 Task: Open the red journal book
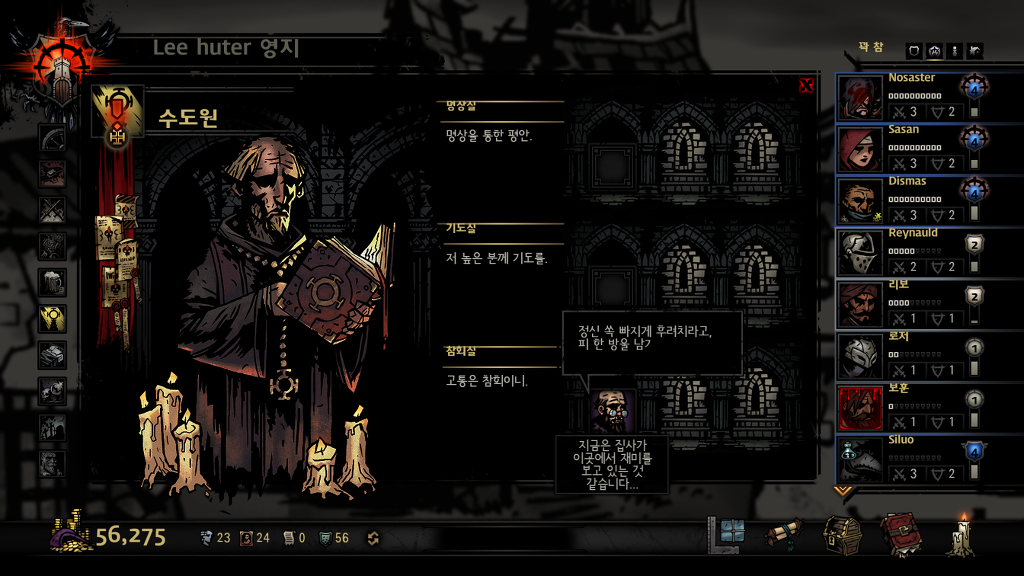click(900, 536)
